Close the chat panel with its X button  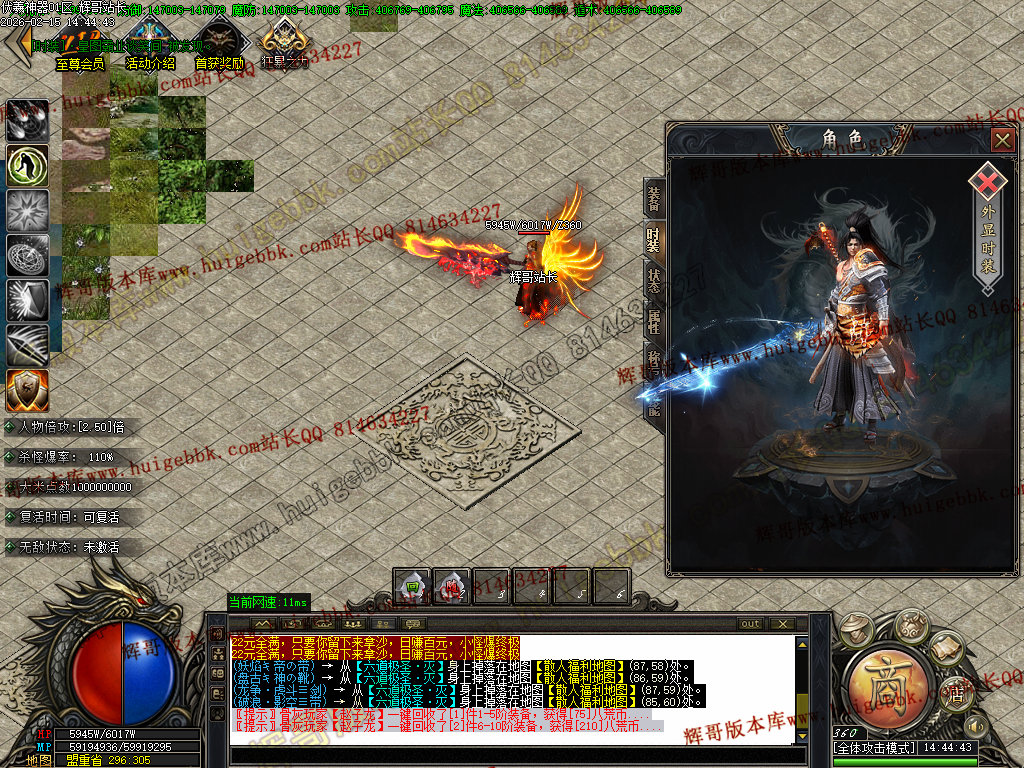click(784, 623)
